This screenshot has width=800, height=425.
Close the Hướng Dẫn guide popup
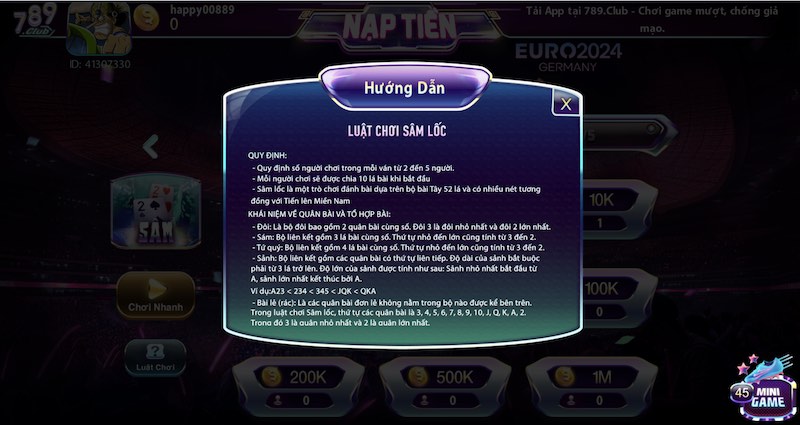pos(566,103)
